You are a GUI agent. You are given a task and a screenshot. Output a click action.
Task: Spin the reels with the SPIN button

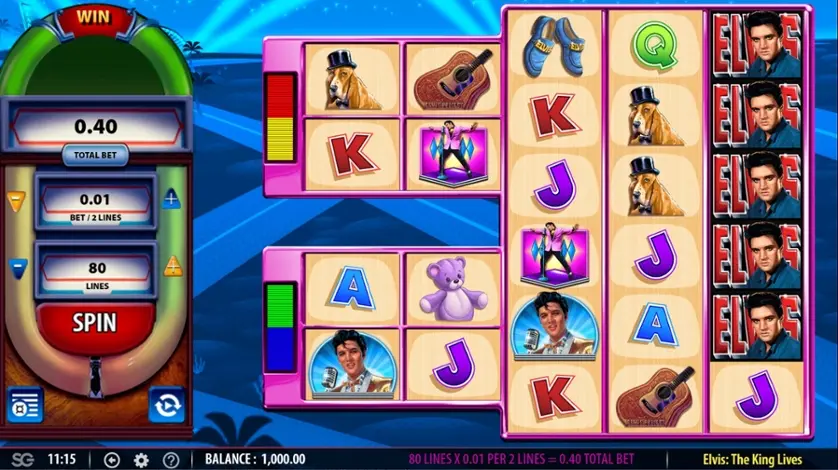(93, 323)
